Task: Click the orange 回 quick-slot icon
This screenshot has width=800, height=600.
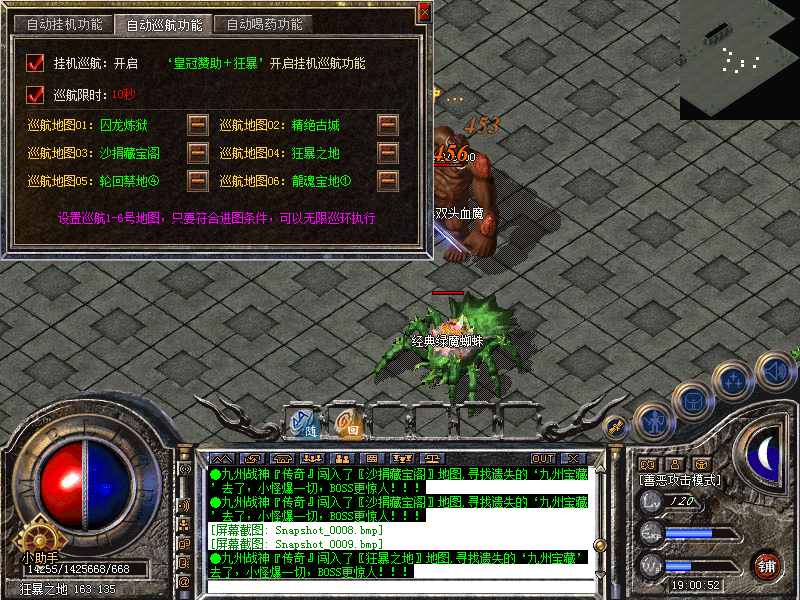Action: pos(348,422)
